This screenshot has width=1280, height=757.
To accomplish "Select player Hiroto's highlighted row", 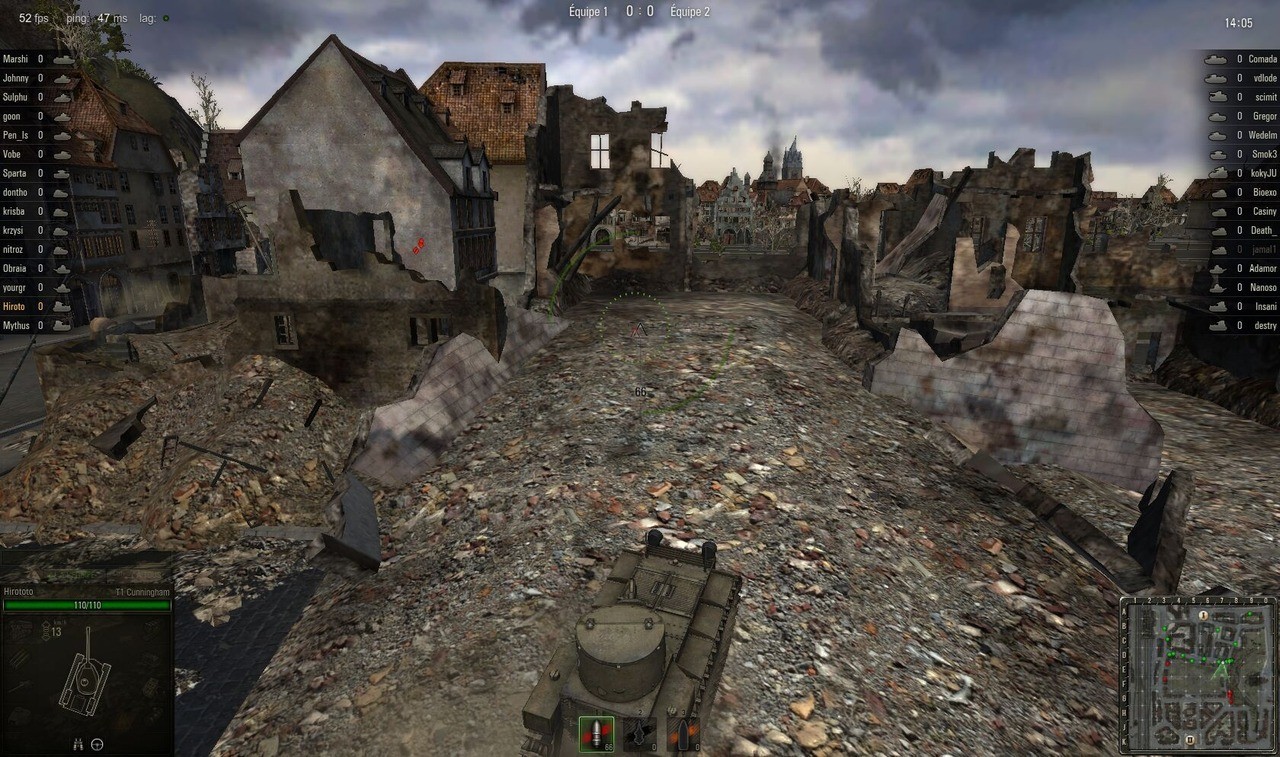I will 16,306.
